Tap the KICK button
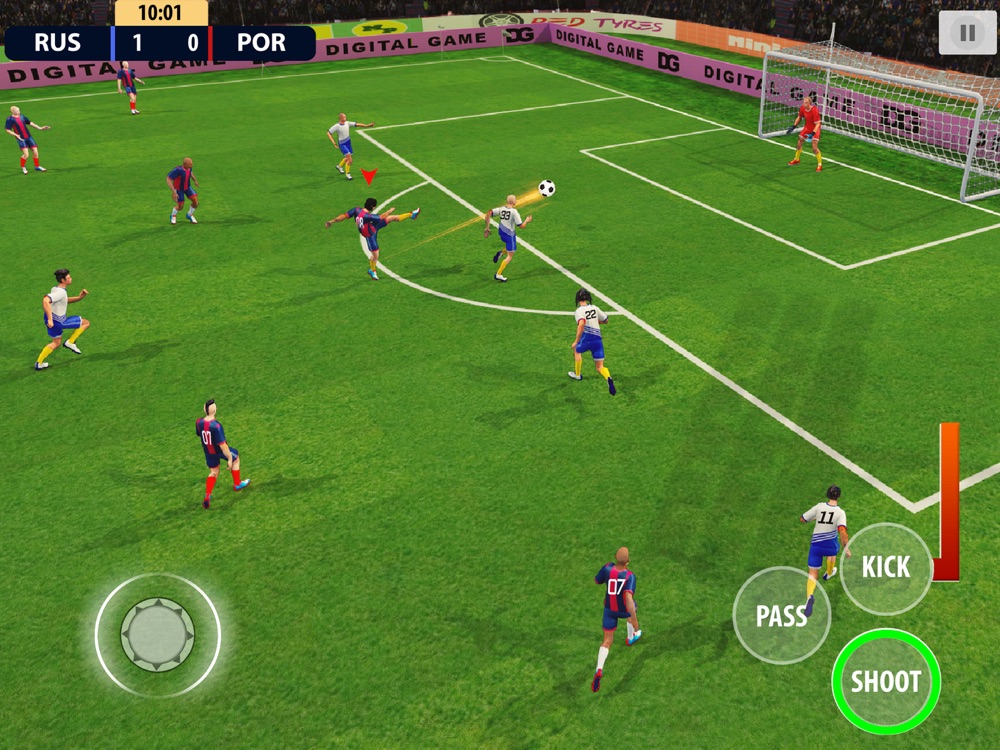Viewport: 1000px width, 750px height. (x=886, y=568)
